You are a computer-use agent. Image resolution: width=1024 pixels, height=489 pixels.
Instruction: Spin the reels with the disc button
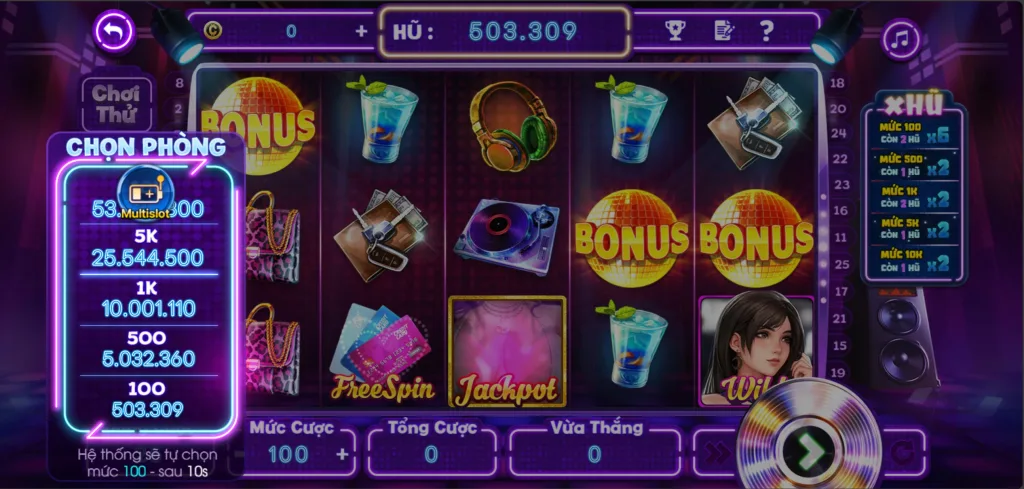click(808, 451)
